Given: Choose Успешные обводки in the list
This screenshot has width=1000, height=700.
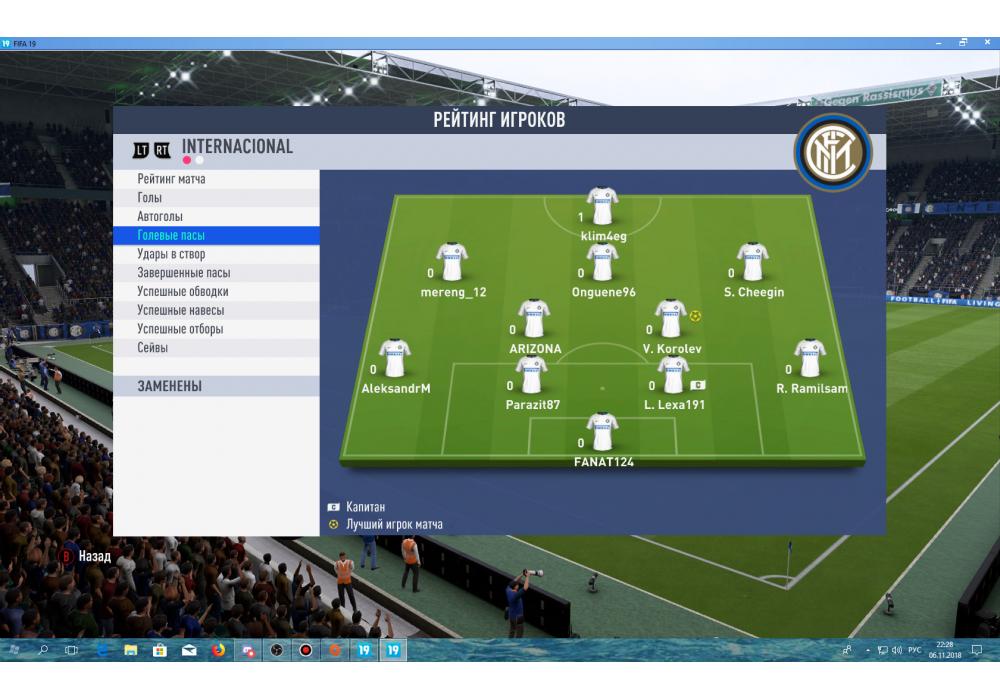Looking at the screenshot, I should tap(183, 292).
